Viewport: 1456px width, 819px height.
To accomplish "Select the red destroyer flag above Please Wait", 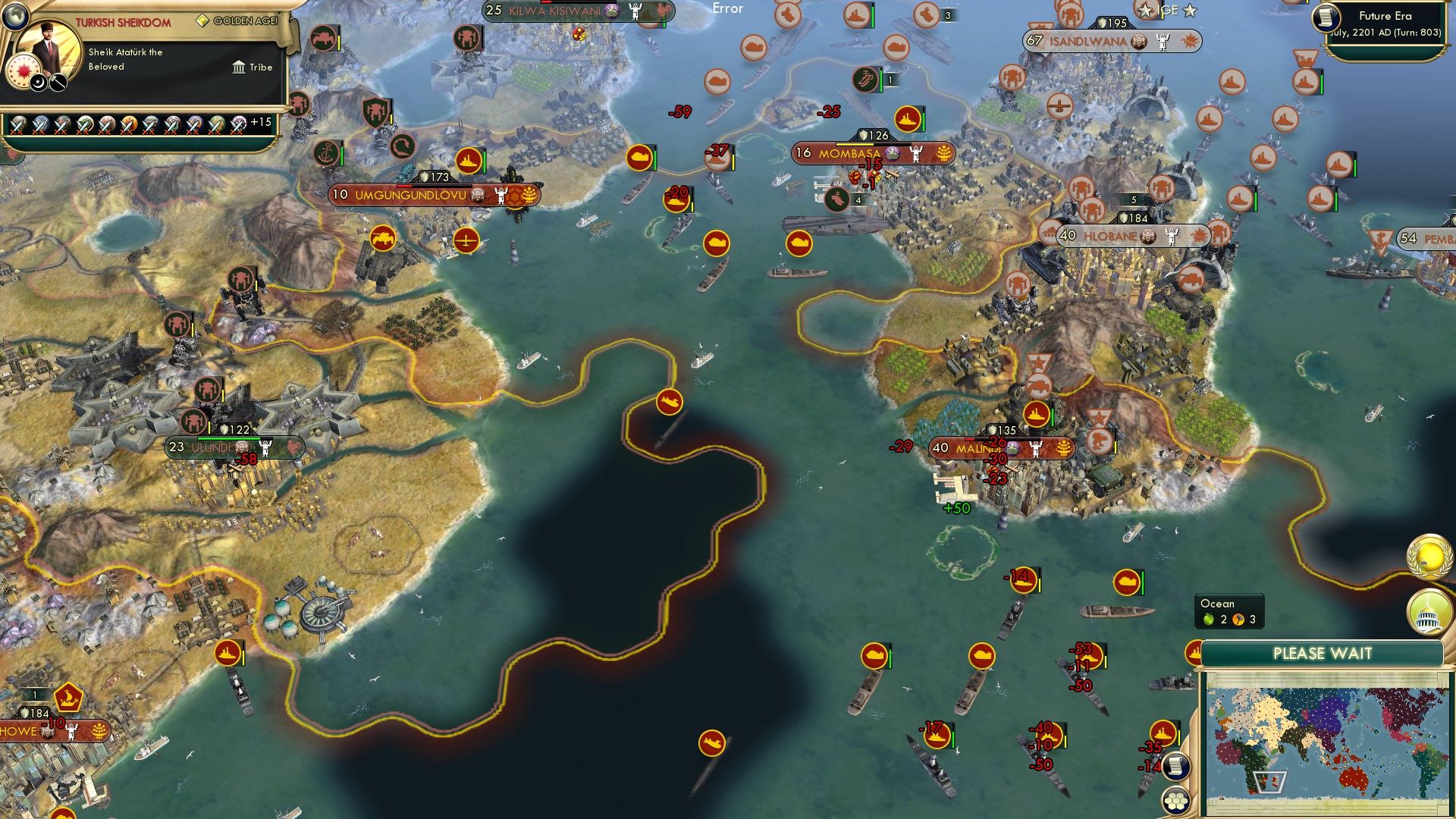I will [x=1196, y=651].
